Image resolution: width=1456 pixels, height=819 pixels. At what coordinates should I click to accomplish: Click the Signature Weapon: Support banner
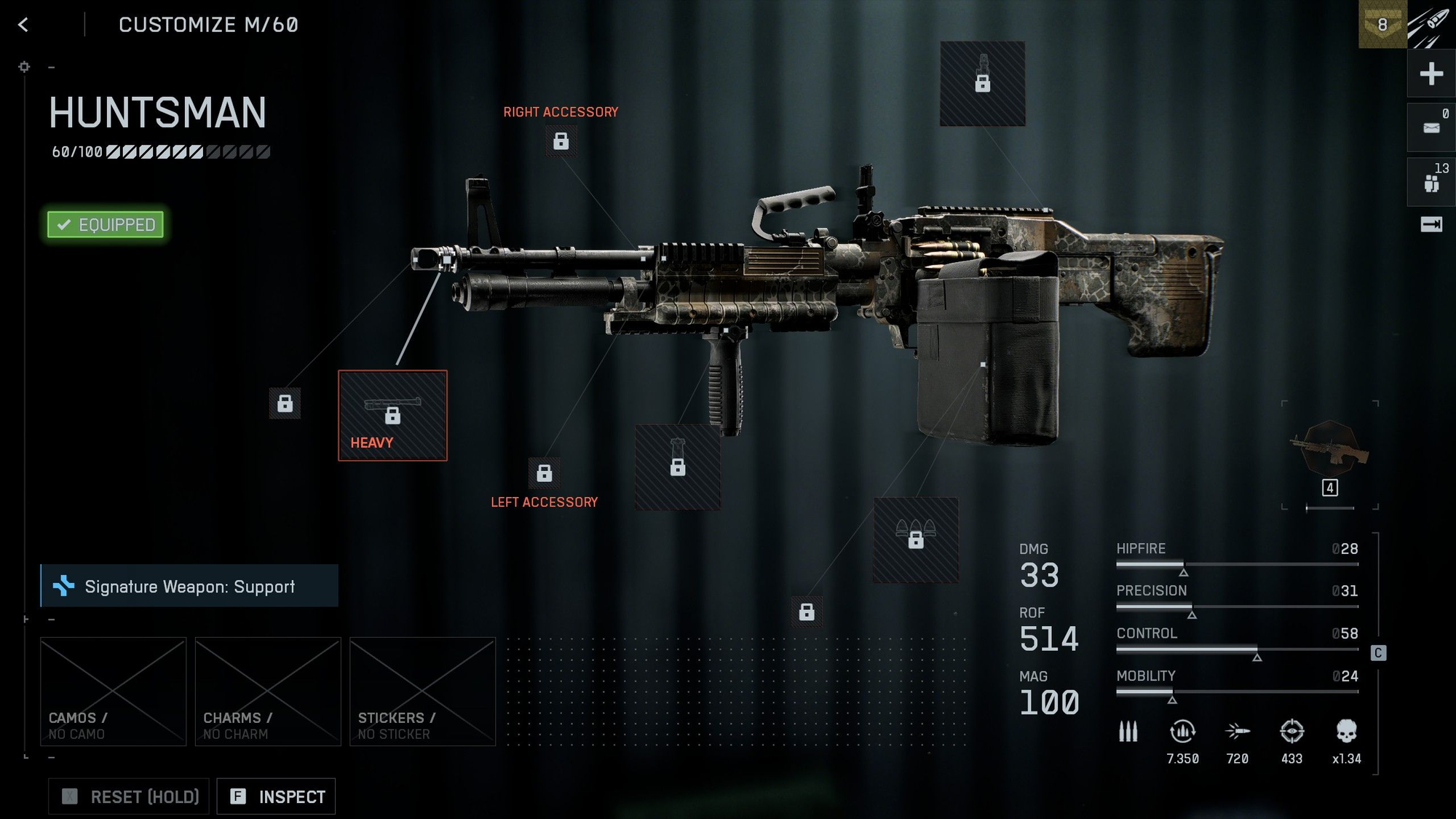(x=189, y=586)
